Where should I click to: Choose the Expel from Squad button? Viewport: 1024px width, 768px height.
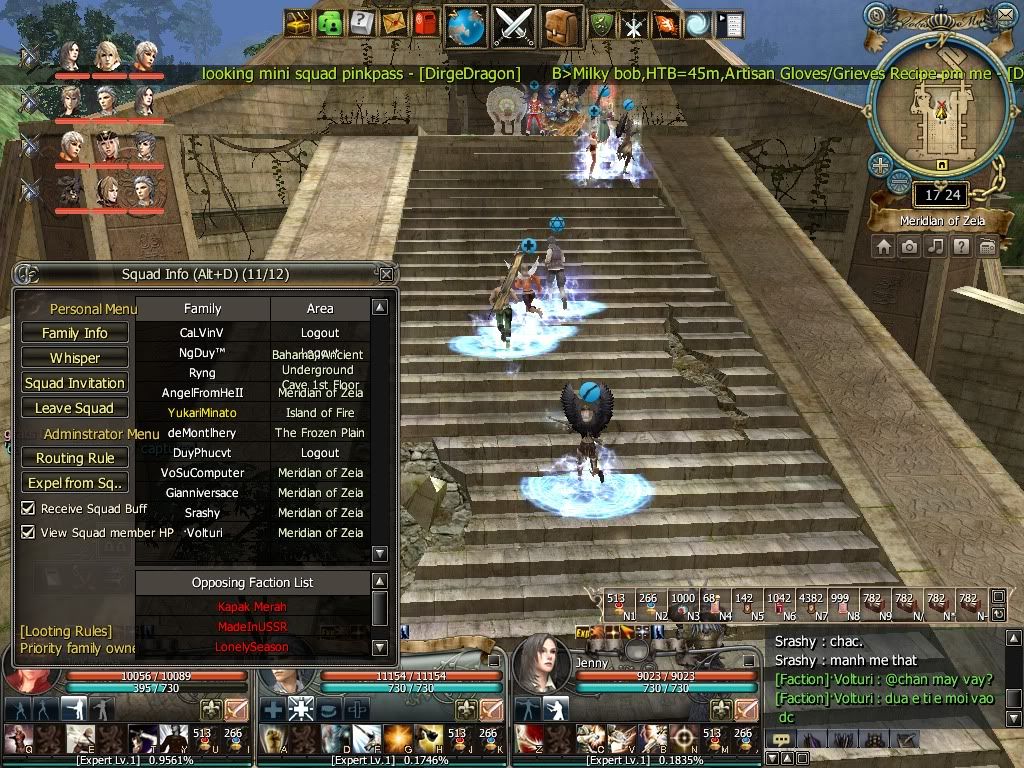pyautogui.click(x=75, y=483)
